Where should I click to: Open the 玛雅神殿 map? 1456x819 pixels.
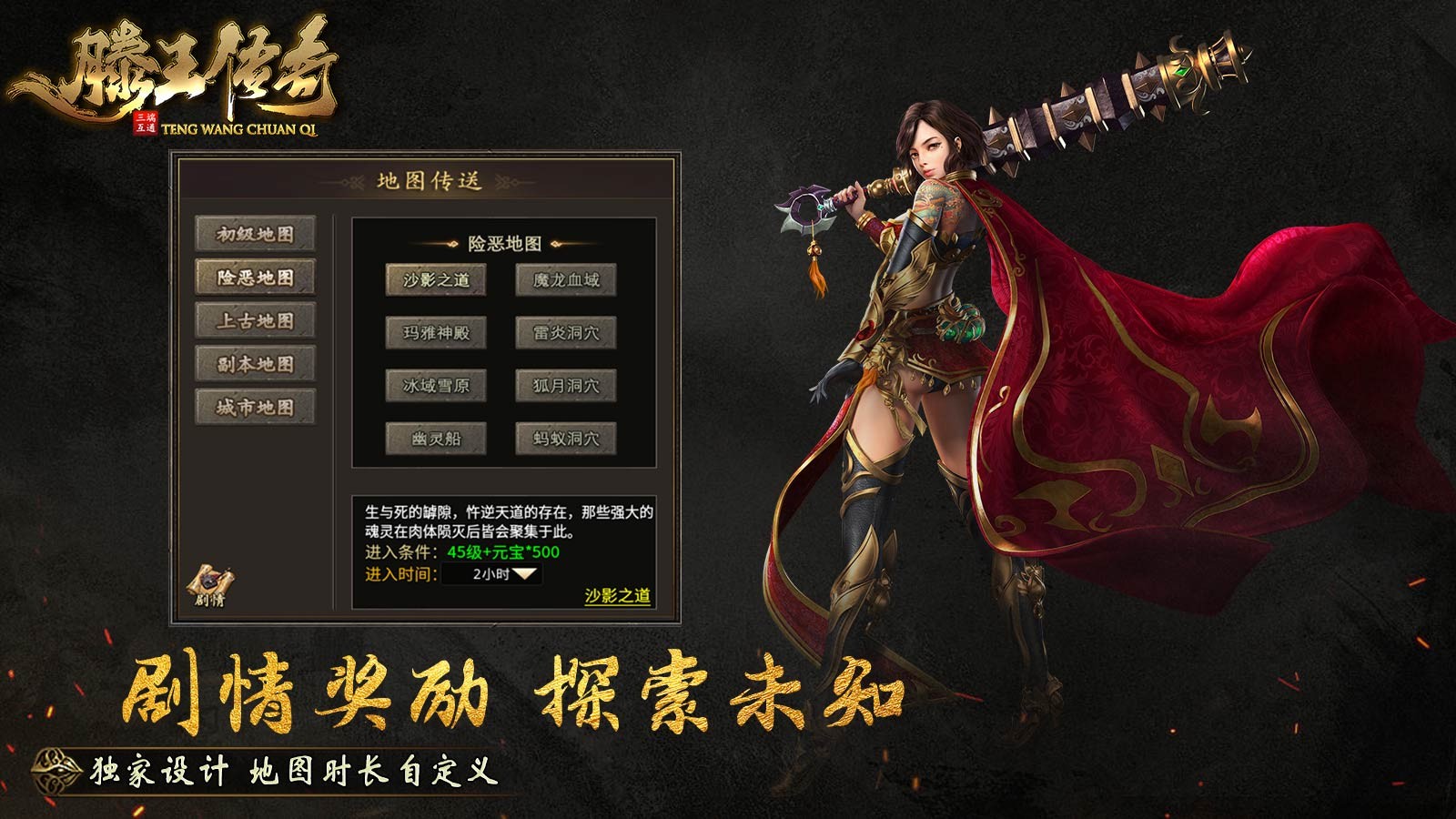(435, 332)
